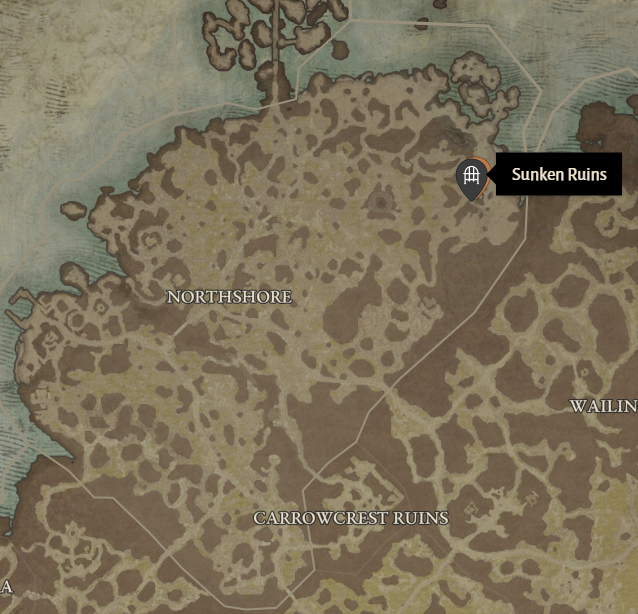Select the Sunken Ruins dungeon marker
638x614 pixels.
click(x=471, y=177)
